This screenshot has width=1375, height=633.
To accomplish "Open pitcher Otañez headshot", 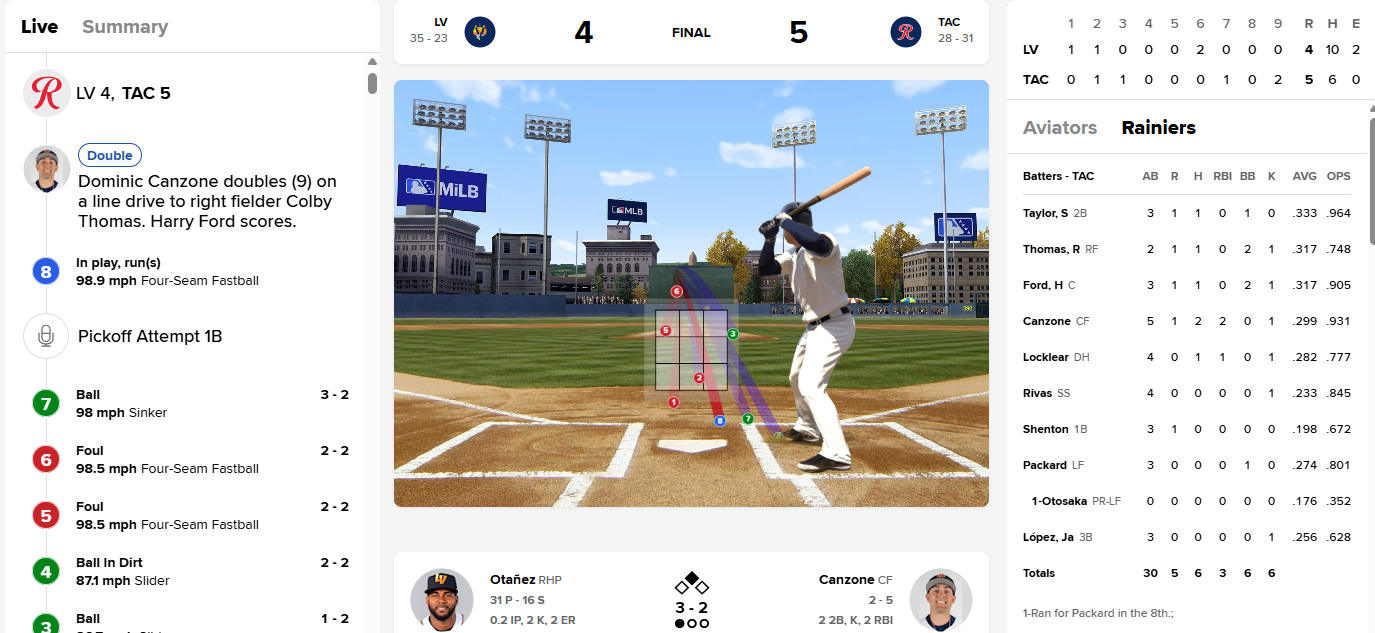I will coord(441,599).
